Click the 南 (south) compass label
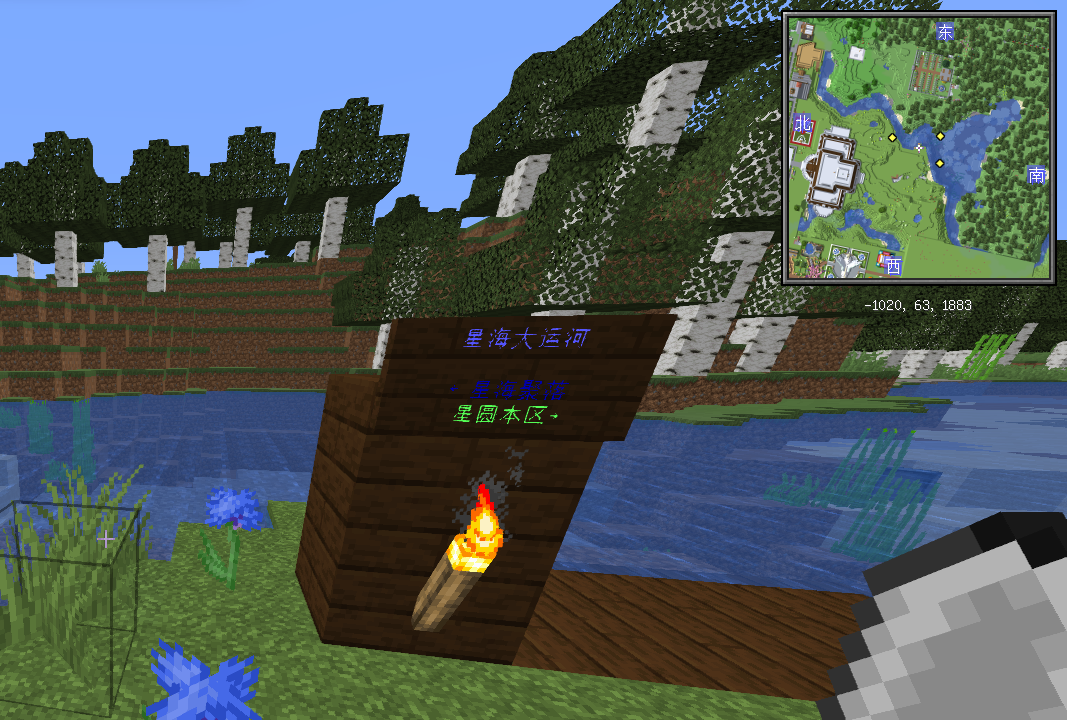The width and height of the screenshot is (1067, 720). [x=1037, y=176]
